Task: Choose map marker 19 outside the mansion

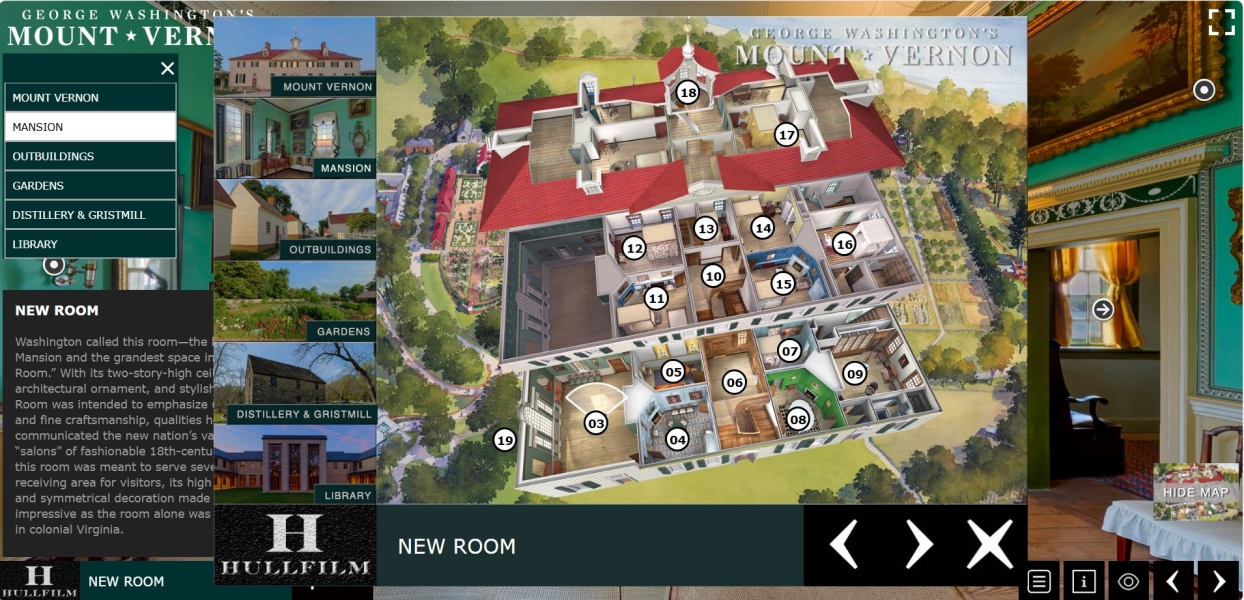Action: [505, 439]
